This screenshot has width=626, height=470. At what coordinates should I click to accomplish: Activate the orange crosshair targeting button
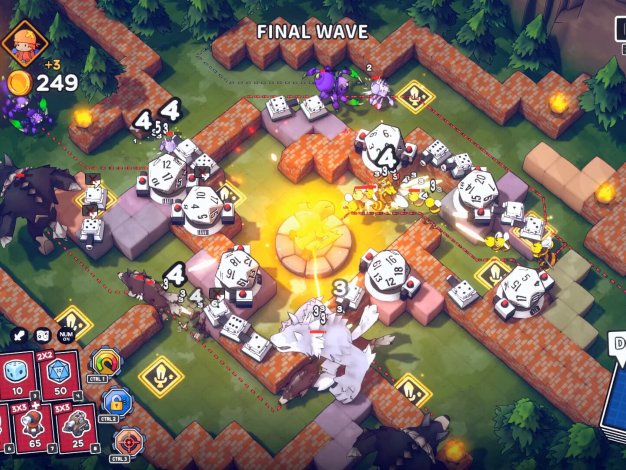point(128,441)
